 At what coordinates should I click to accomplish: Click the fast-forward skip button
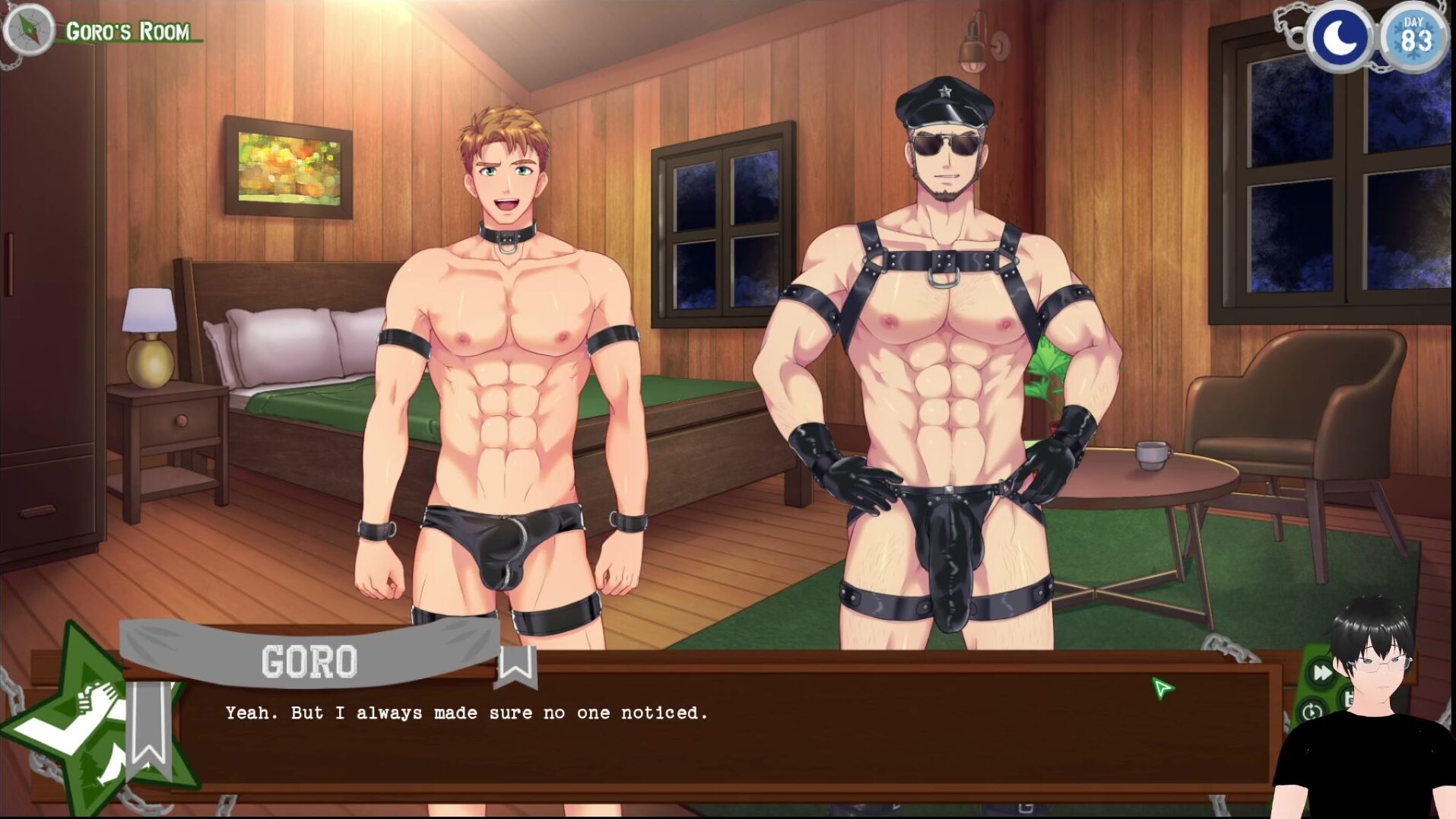click(x=1321, y=672)
